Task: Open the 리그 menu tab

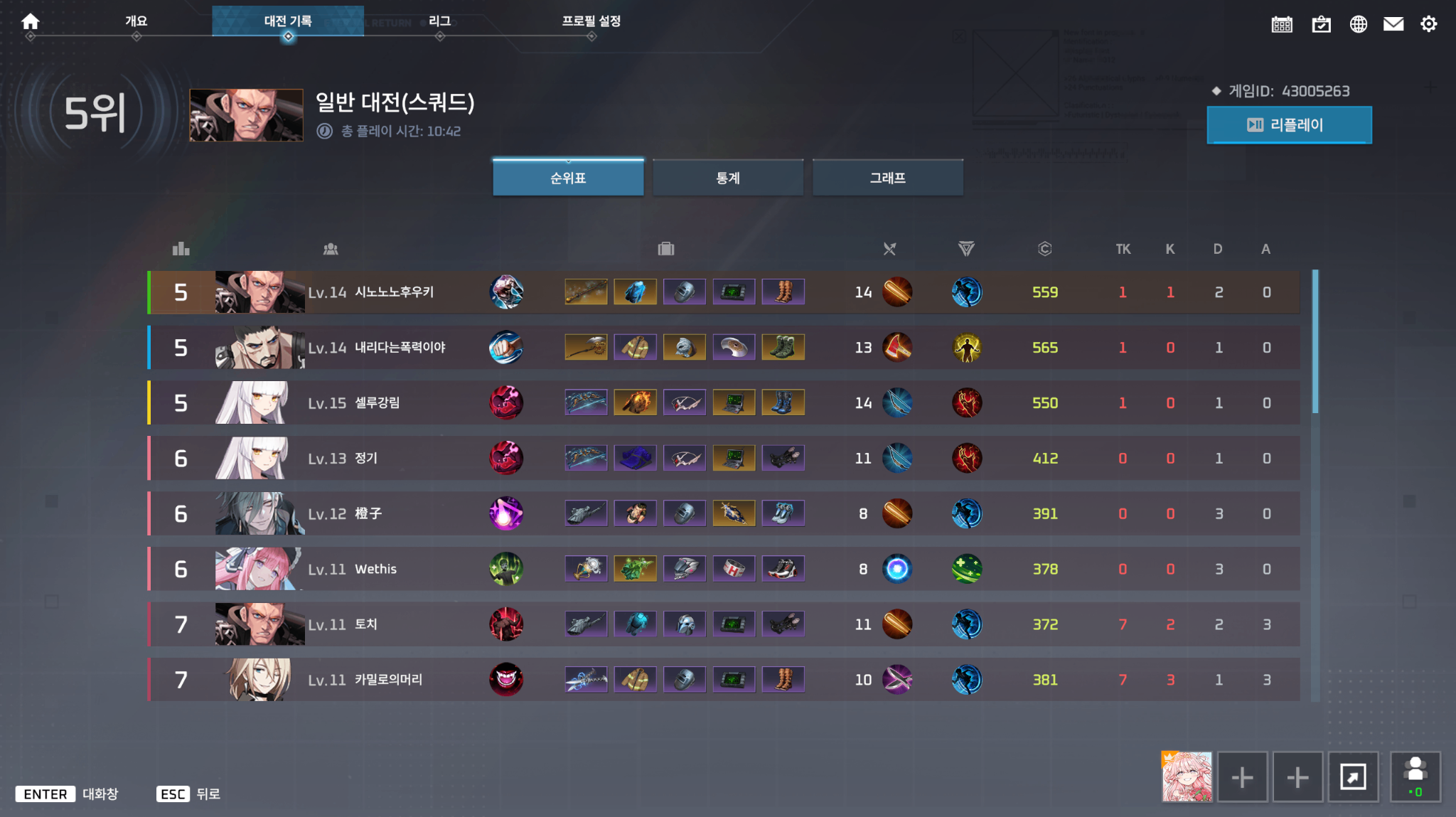Action: pyautogui.click(x=440, y=21)
